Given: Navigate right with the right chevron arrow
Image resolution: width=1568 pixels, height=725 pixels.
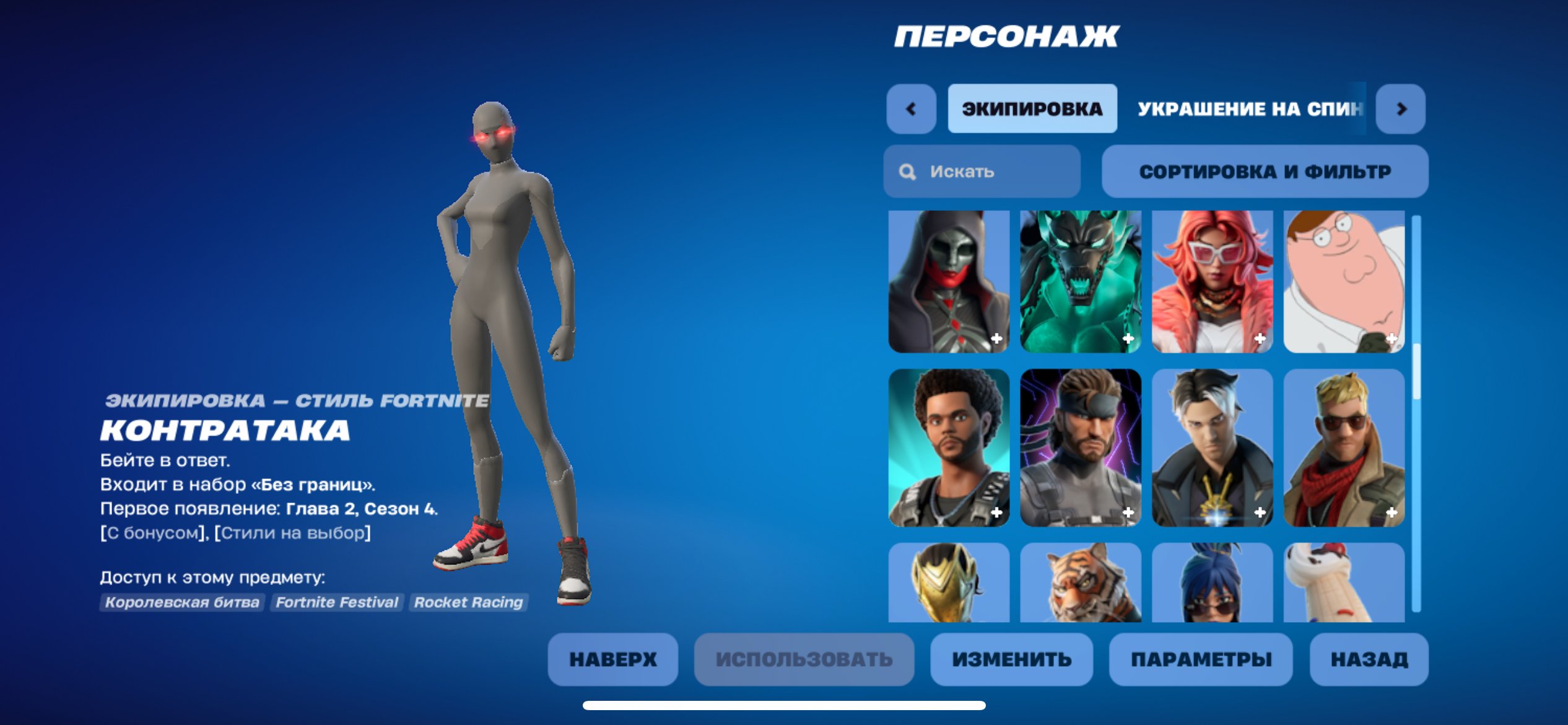Looking at the screenshot, I should (x=1402, y=108).
